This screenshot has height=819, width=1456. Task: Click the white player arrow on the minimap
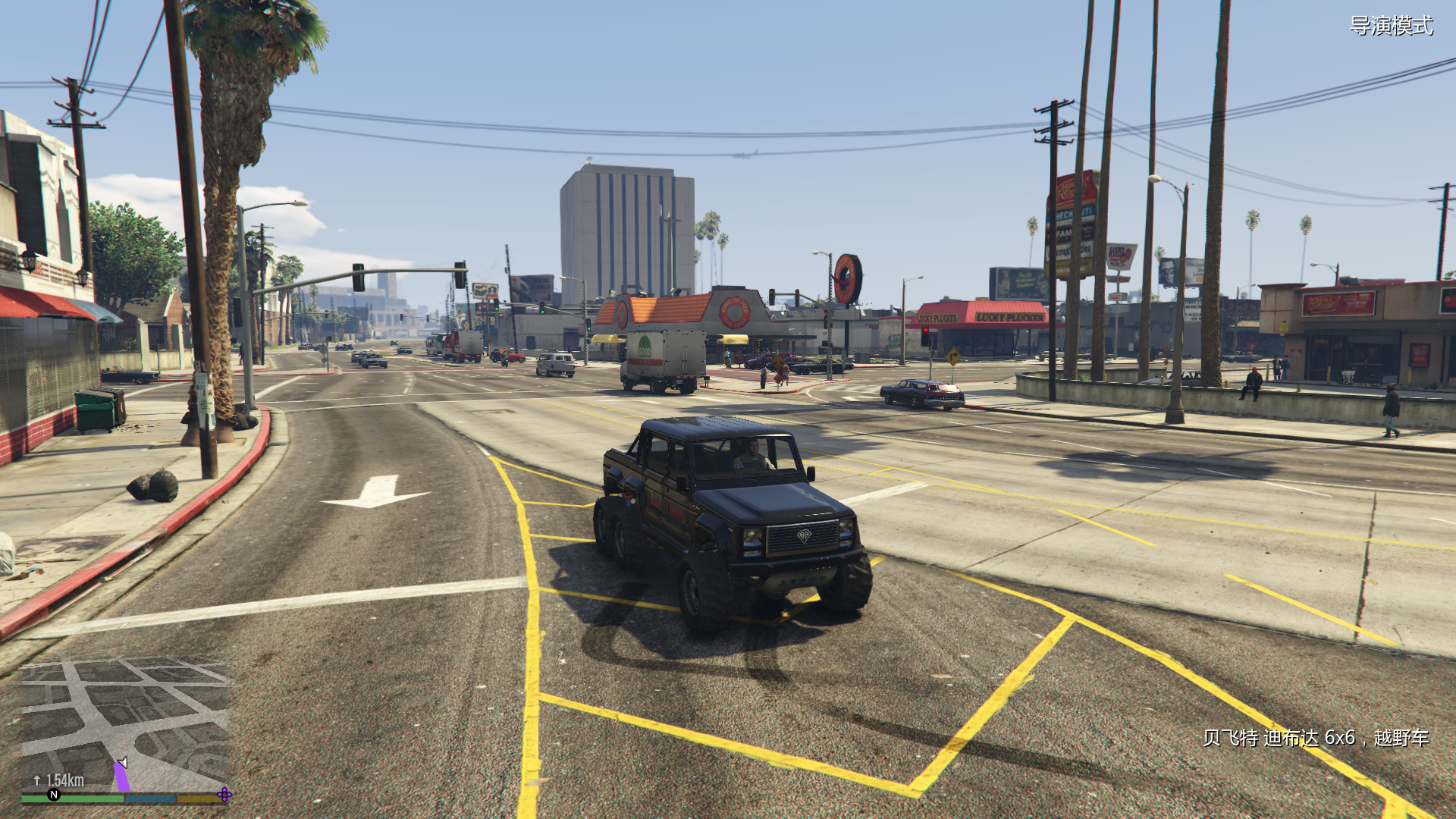[121, 762]
